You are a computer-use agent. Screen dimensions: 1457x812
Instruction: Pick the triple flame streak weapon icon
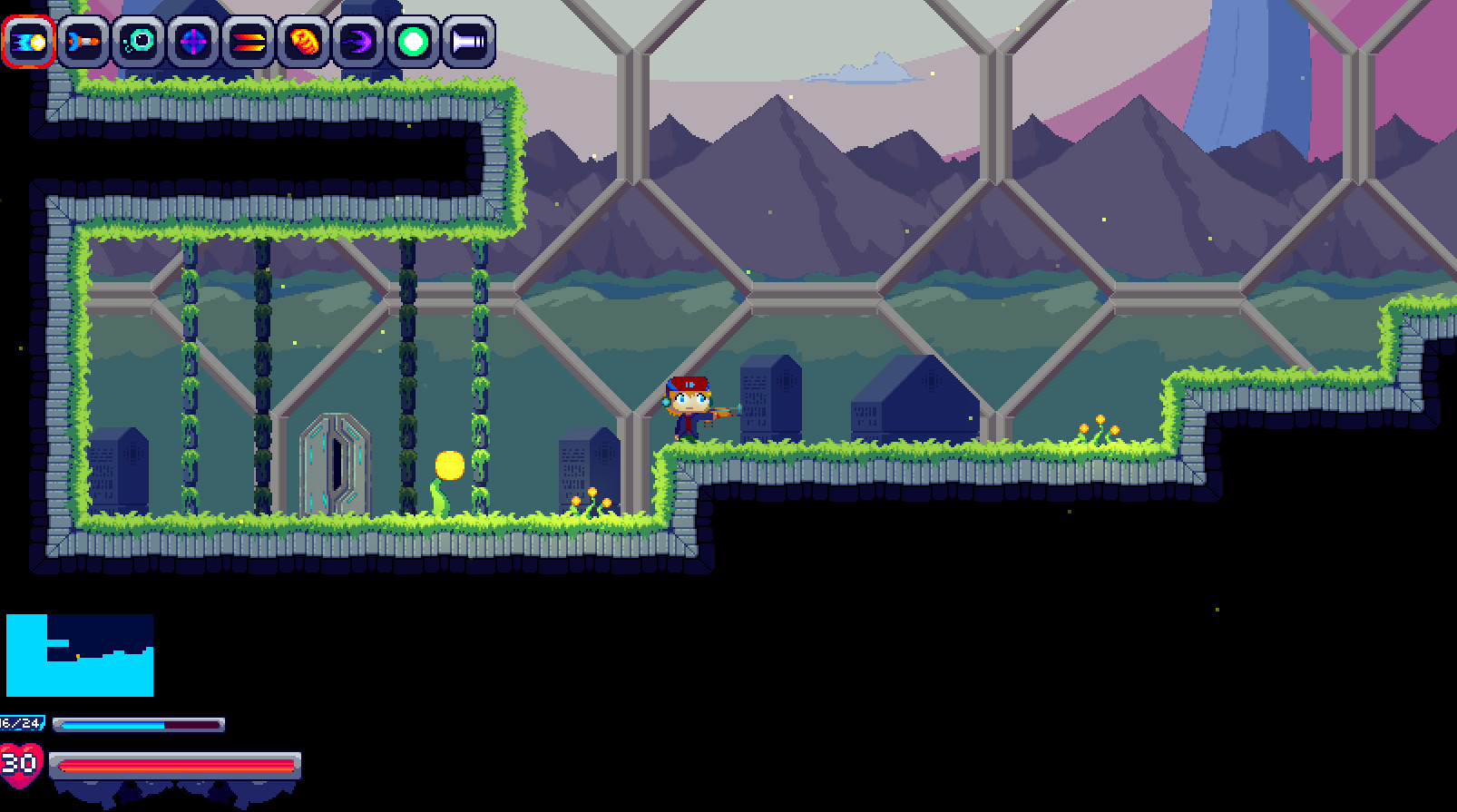pos(248,40)
